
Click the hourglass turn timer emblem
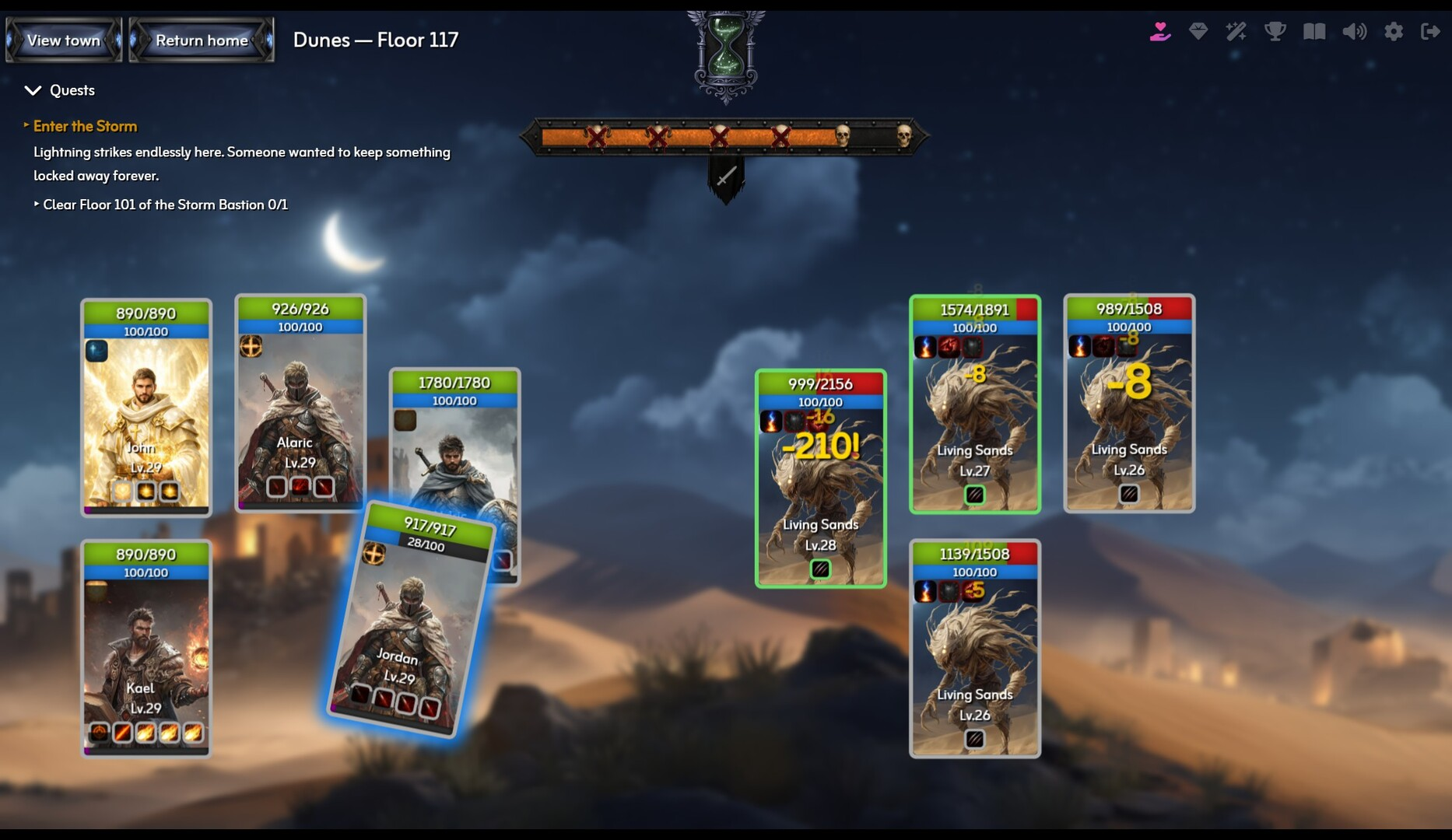click(x=725, y=56)
